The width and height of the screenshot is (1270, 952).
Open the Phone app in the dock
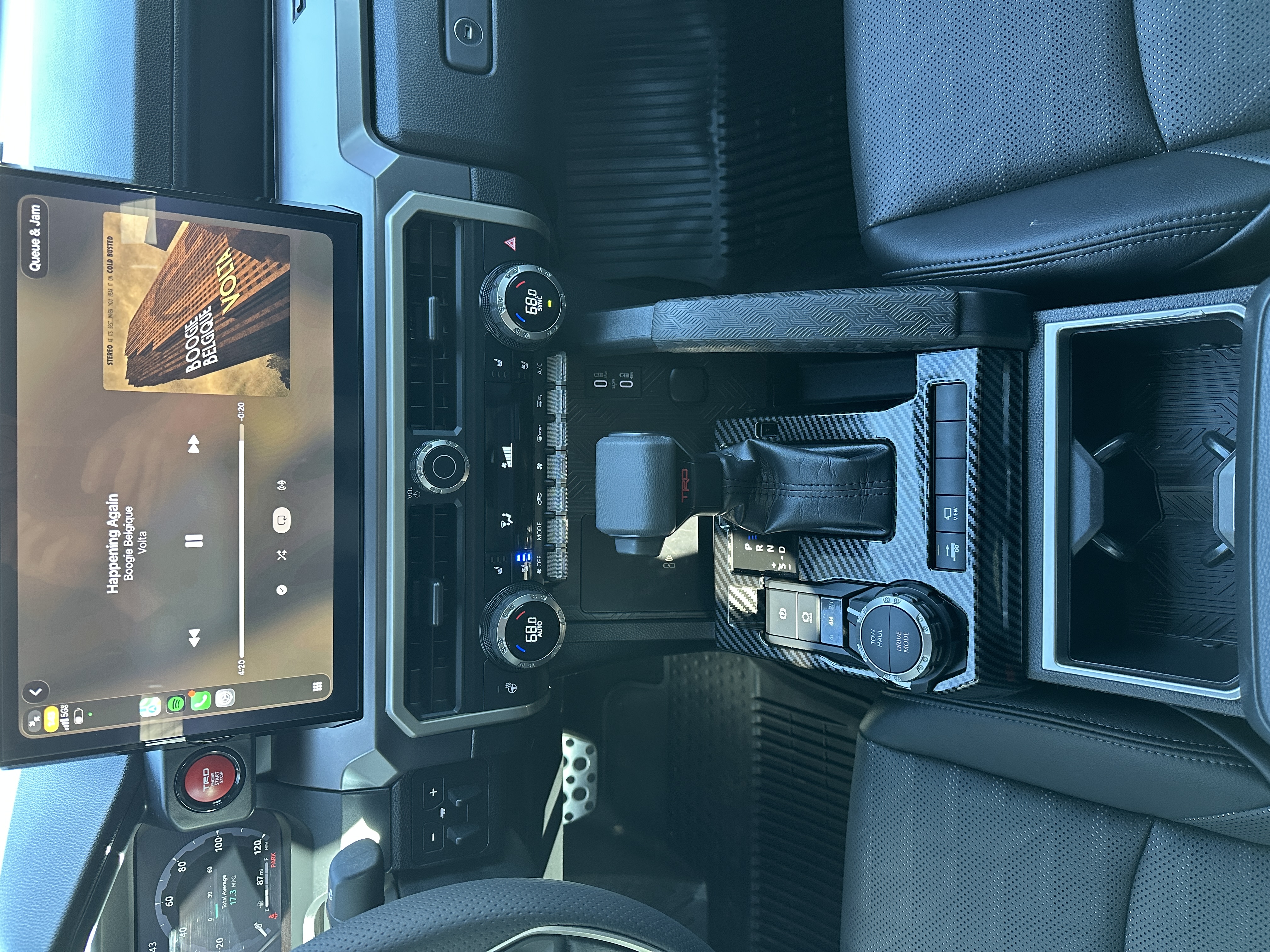pyautogui.click(x=200, y=701)
